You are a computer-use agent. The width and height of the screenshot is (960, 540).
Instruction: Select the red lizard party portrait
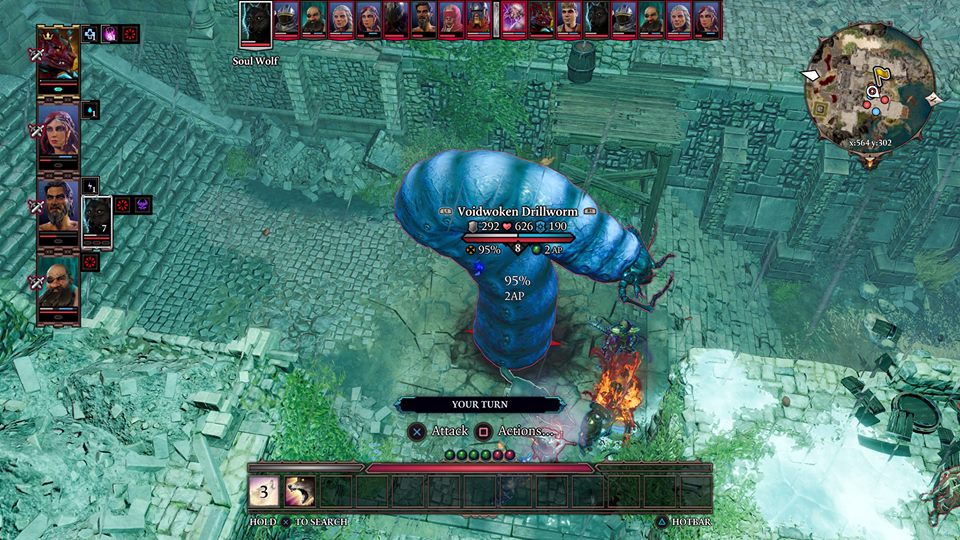[58, 58]
